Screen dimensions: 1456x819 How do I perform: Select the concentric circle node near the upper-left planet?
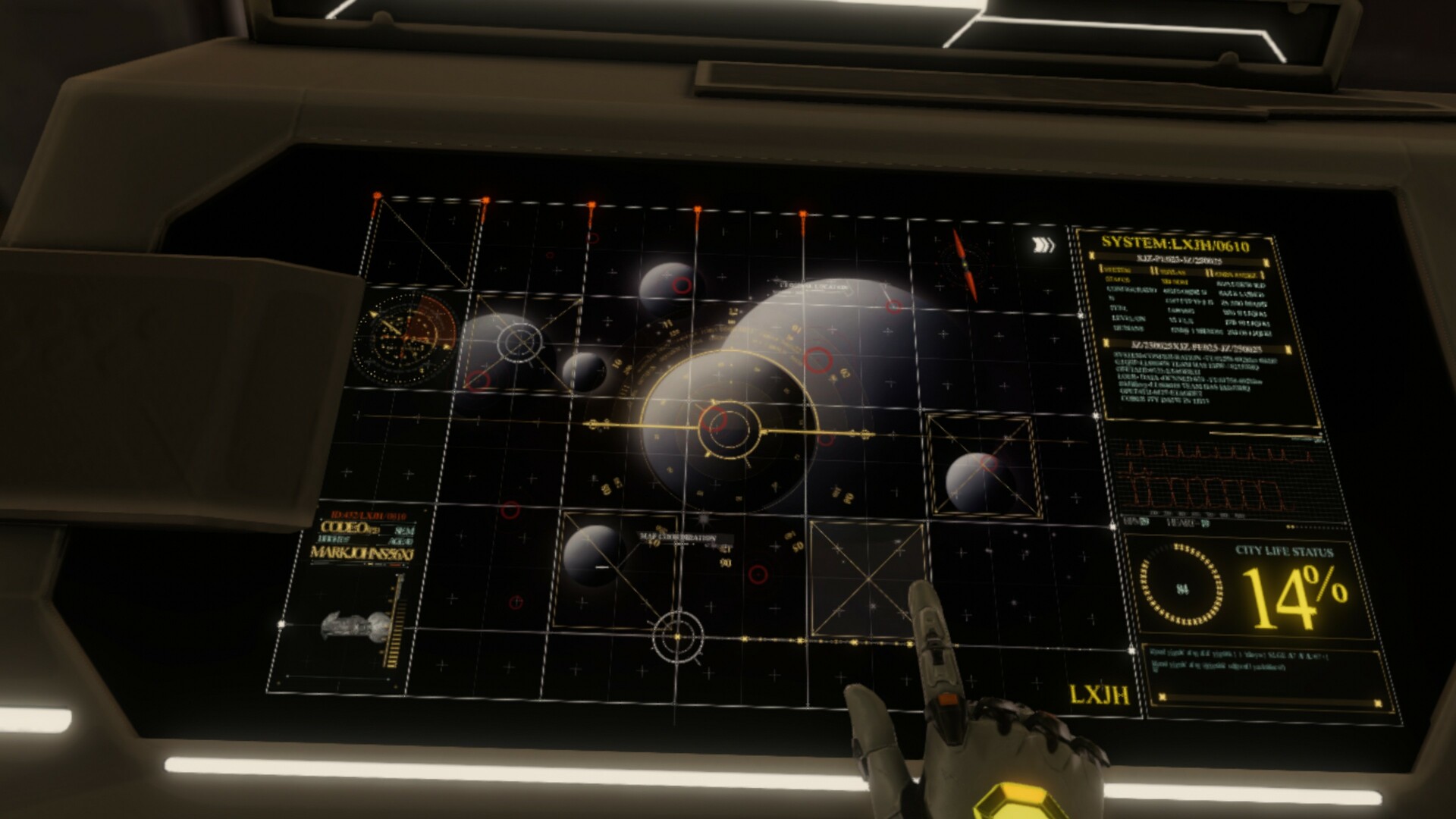click(518, 343)
